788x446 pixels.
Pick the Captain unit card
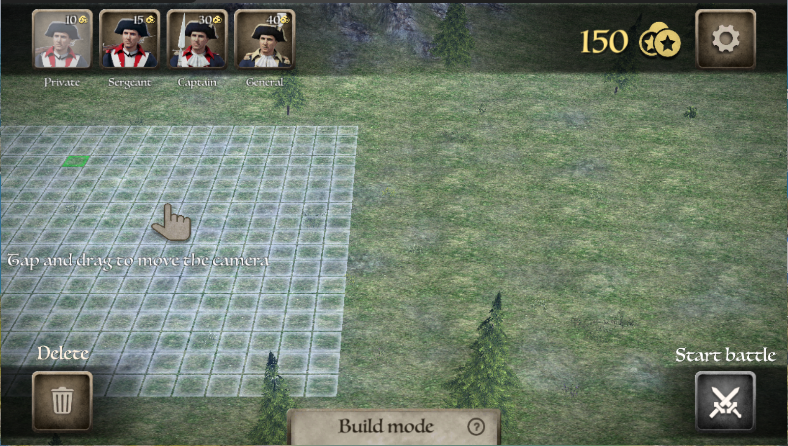tap(197, 40)
